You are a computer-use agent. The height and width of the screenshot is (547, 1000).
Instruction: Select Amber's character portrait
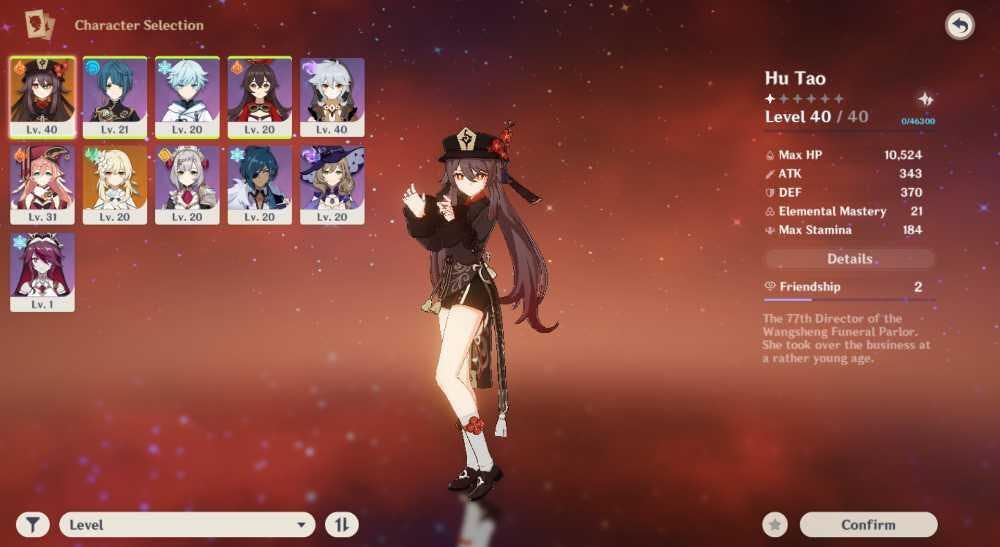tap(260, 96)
